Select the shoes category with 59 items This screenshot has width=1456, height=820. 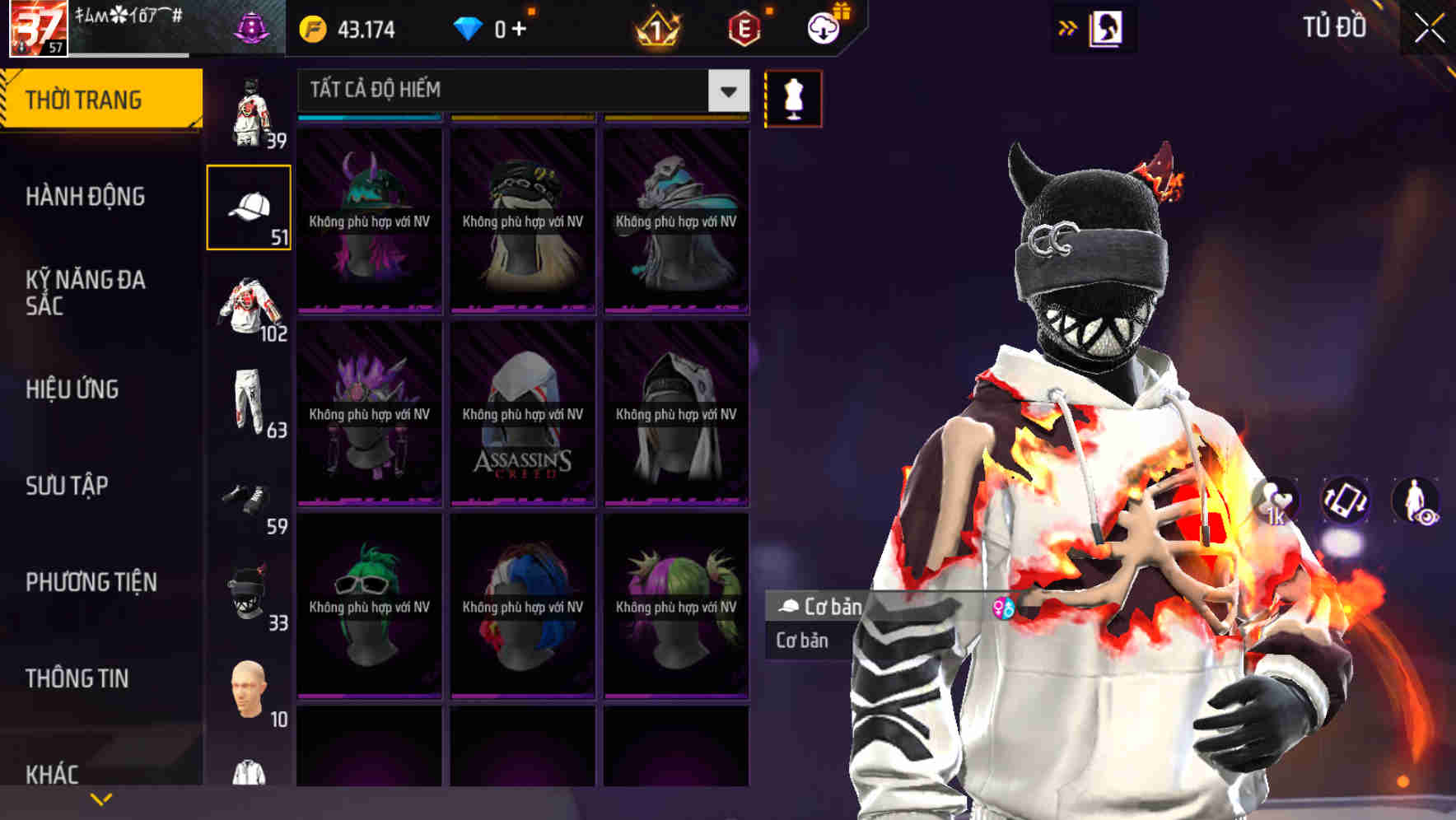[x=249, y=494]
